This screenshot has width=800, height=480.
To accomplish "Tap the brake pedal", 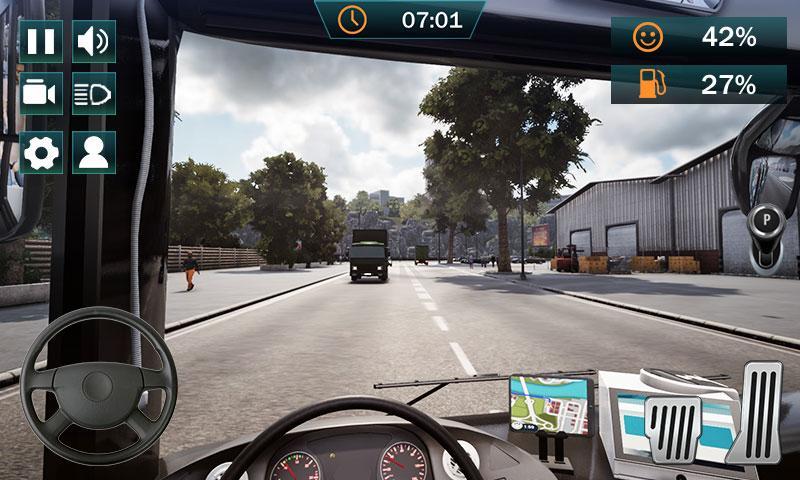I will (x=675, y=428).
